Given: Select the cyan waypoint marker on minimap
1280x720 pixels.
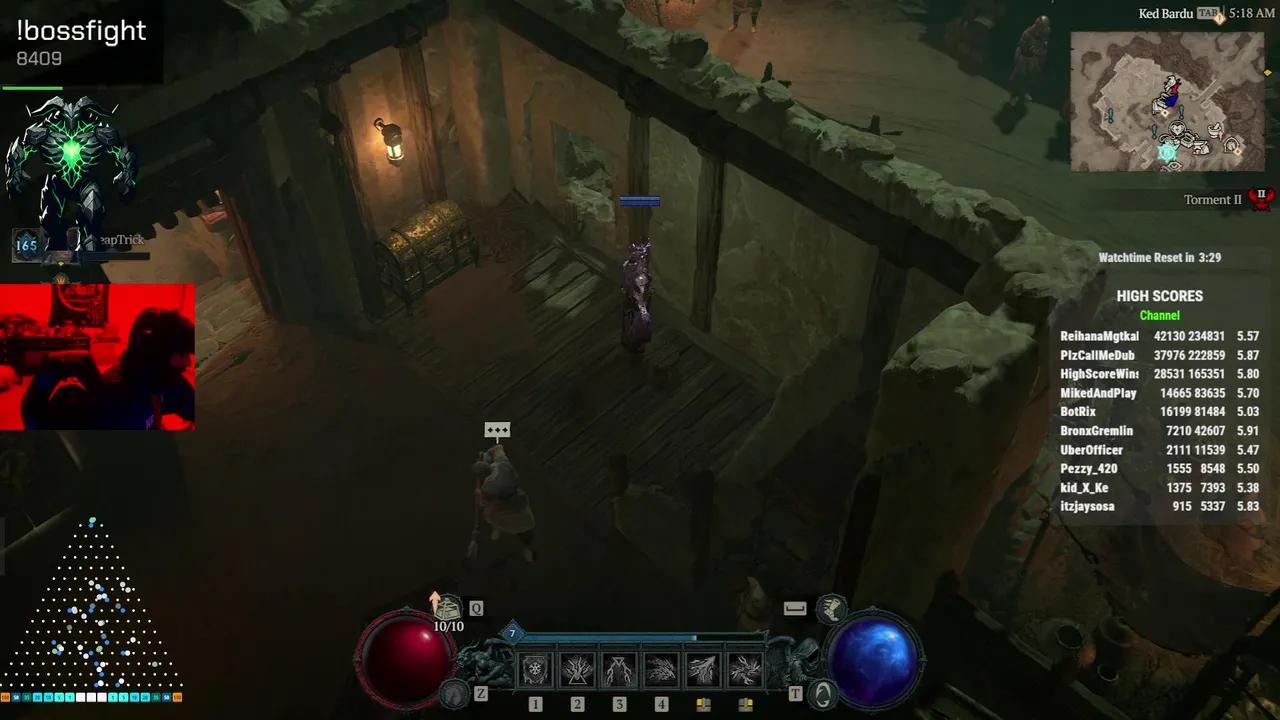Looking at the screenshot, I should [1166, 152].
